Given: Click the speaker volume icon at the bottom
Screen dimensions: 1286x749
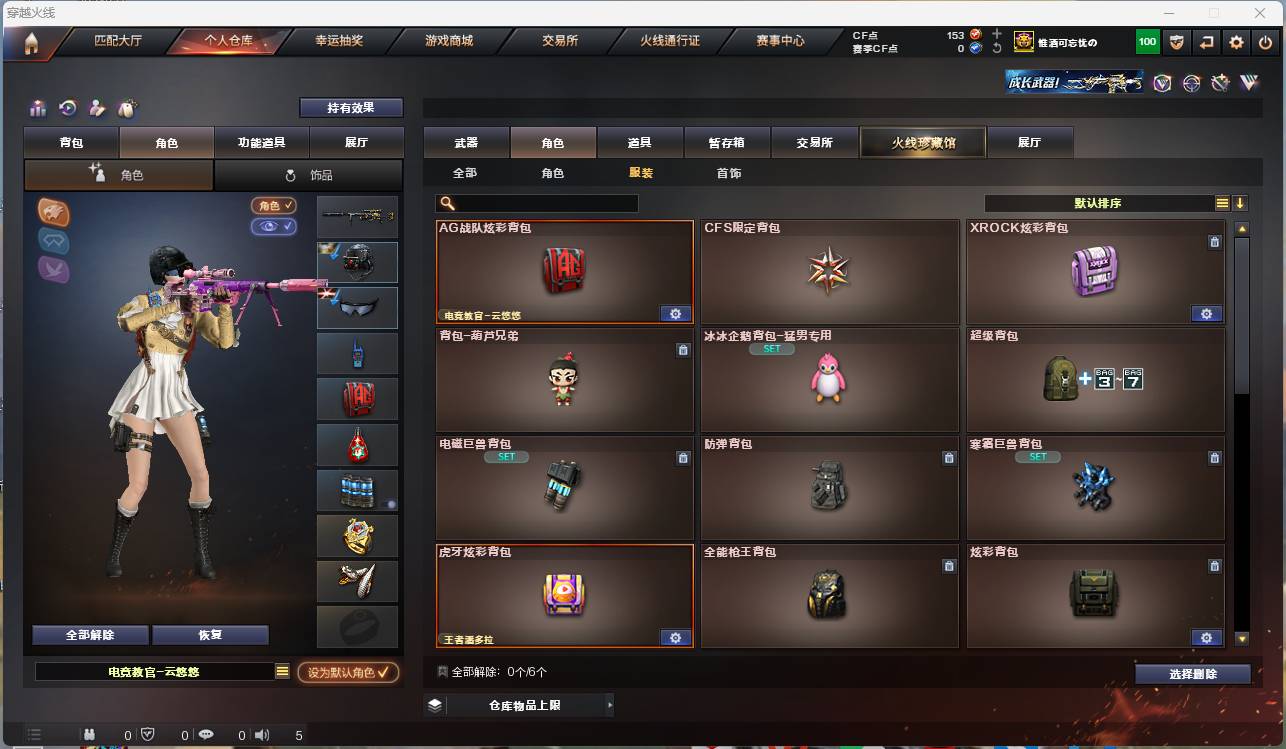Looking at the screenshot, I should tap(262, 733).
